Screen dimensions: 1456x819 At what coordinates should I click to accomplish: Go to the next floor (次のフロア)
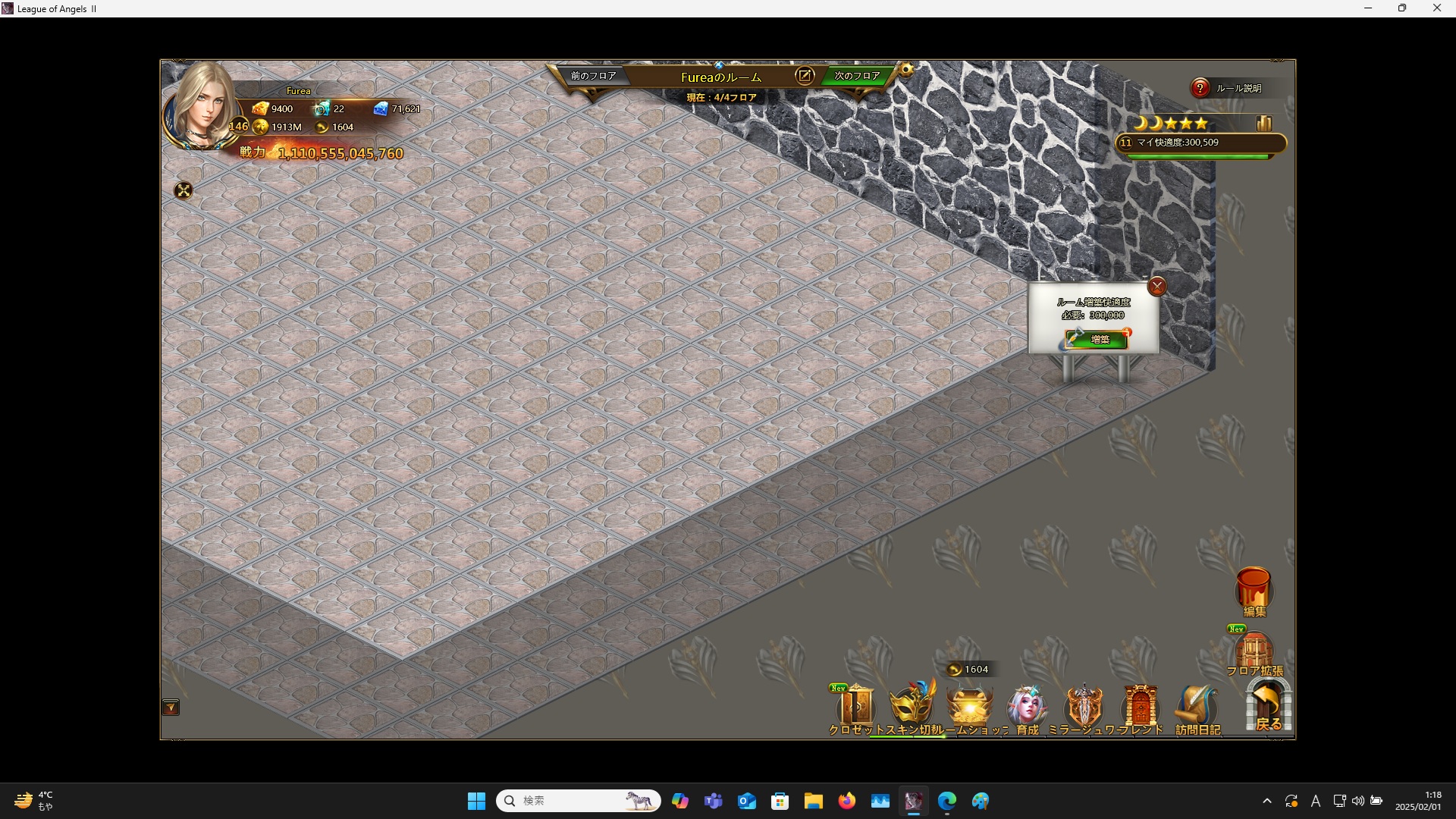[x=857, y=76]
